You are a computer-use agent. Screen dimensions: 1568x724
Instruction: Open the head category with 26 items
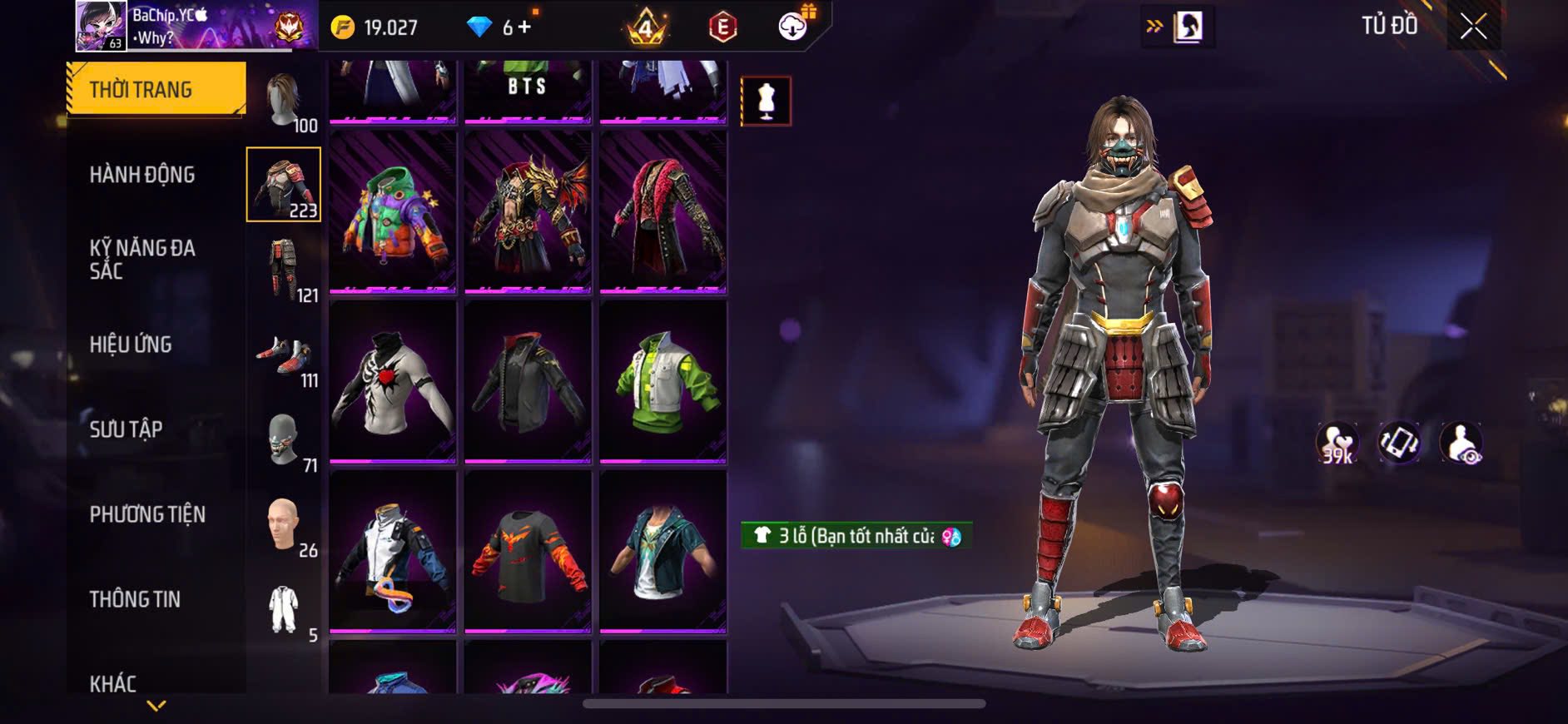point(284,526)
